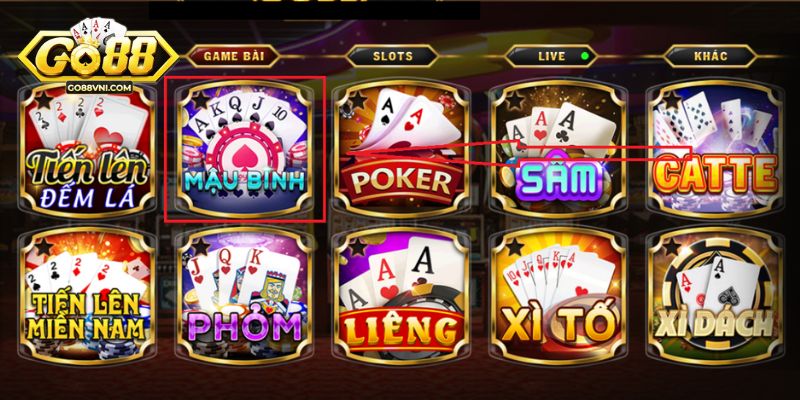Show the Khác category tab

click(x=709, y=57)
